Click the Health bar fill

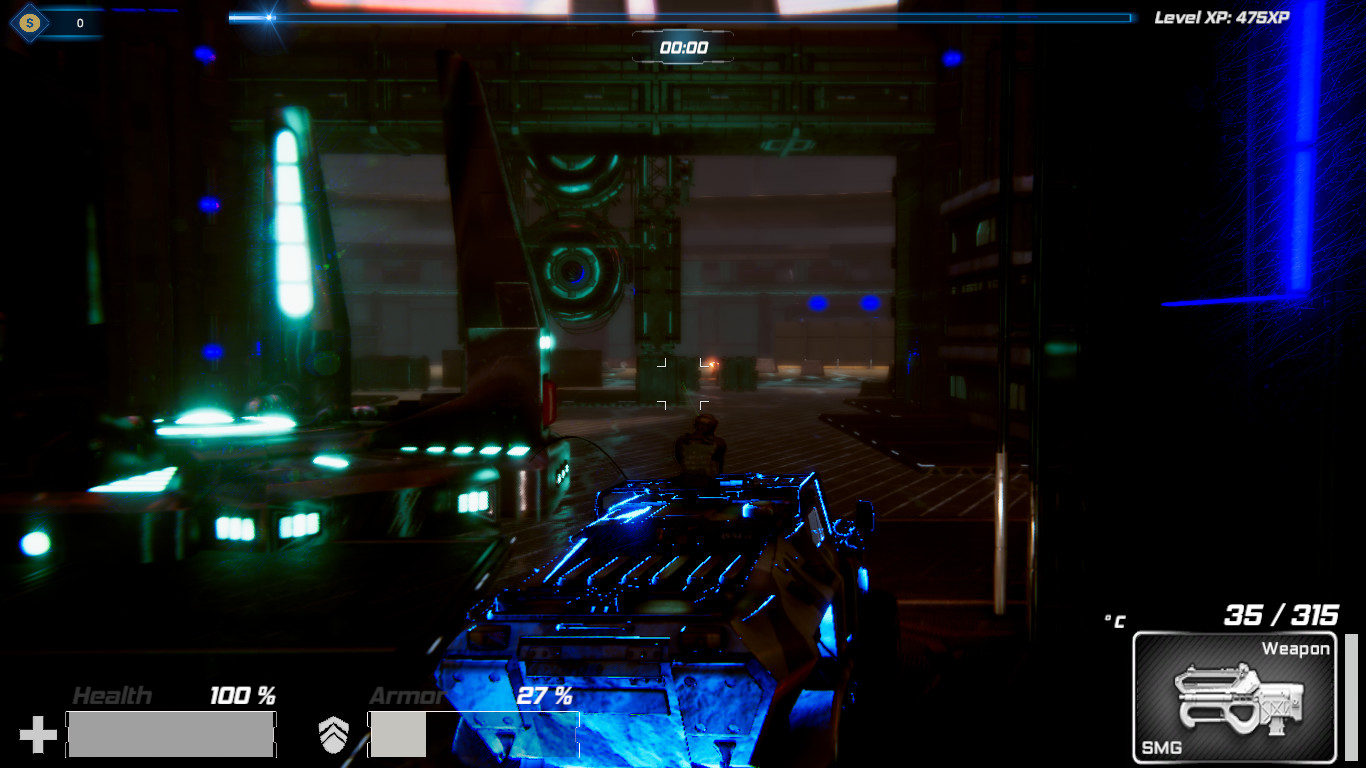[x=170, y=733]
